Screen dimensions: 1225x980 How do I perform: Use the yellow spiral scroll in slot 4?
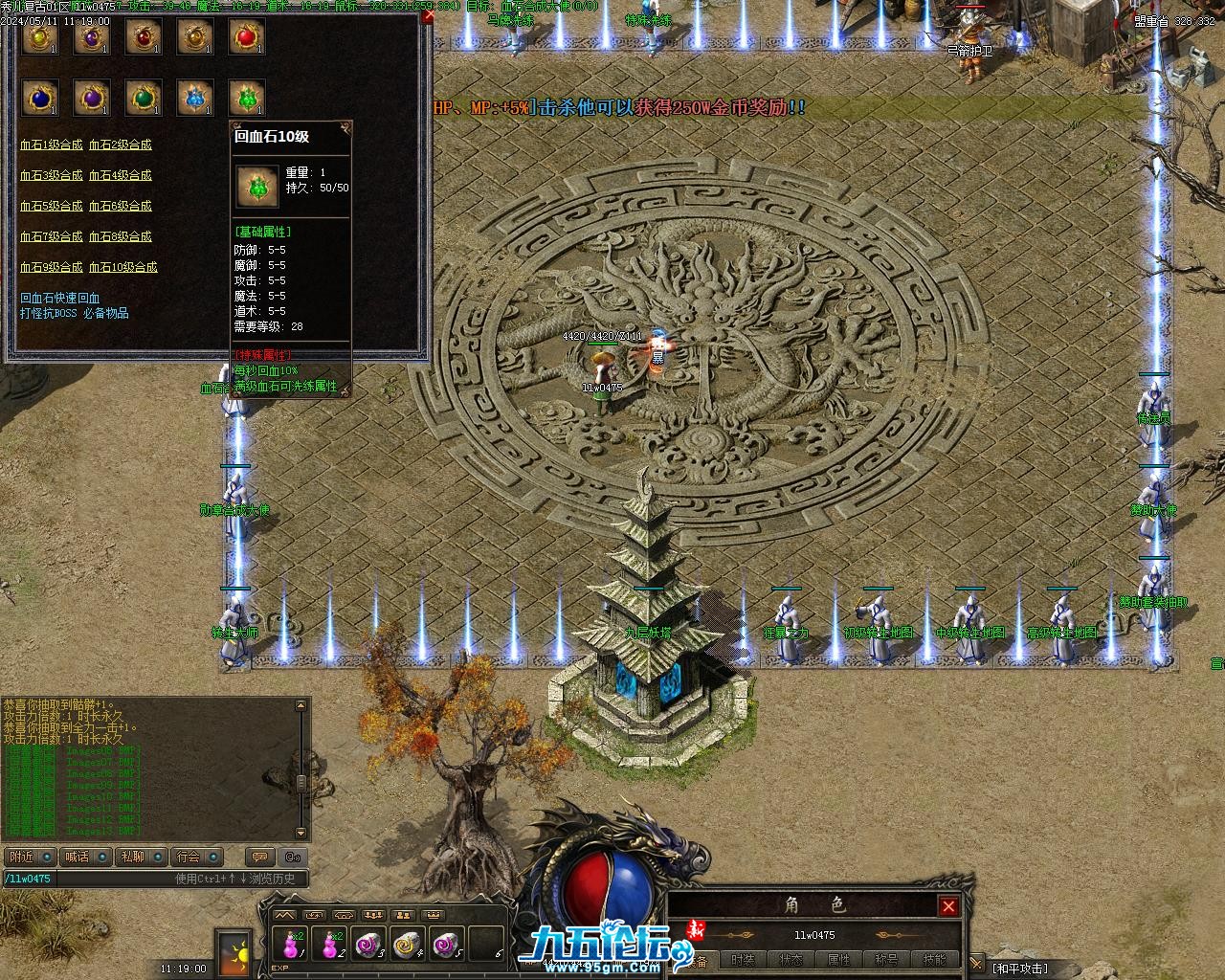point(408,944)
